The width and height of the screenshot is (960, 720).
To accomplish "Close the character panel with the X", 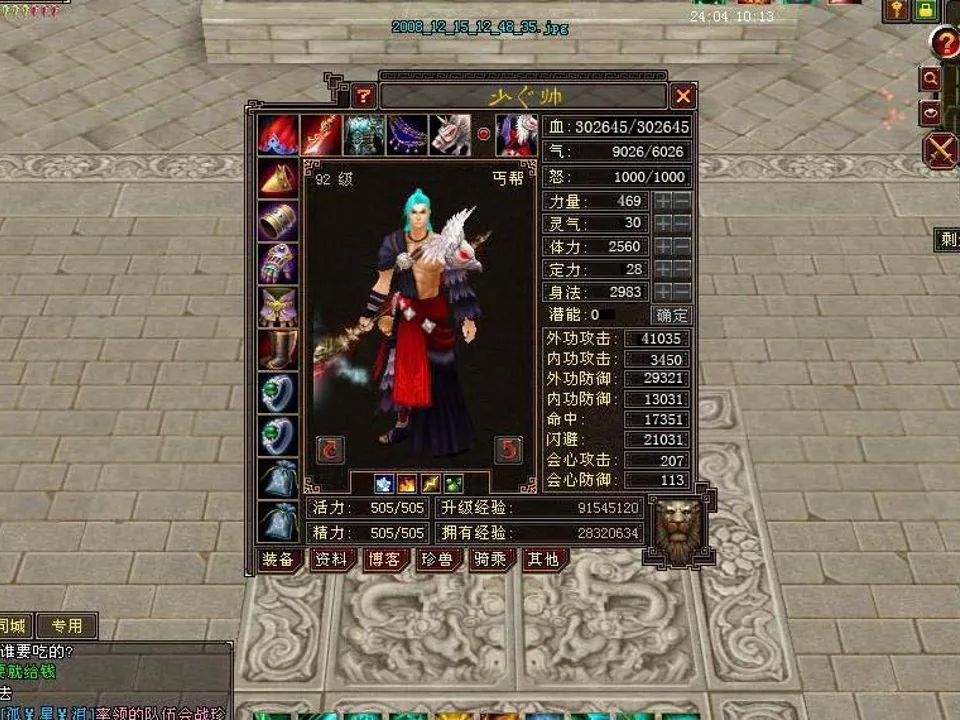I will [x=683, y=96].
